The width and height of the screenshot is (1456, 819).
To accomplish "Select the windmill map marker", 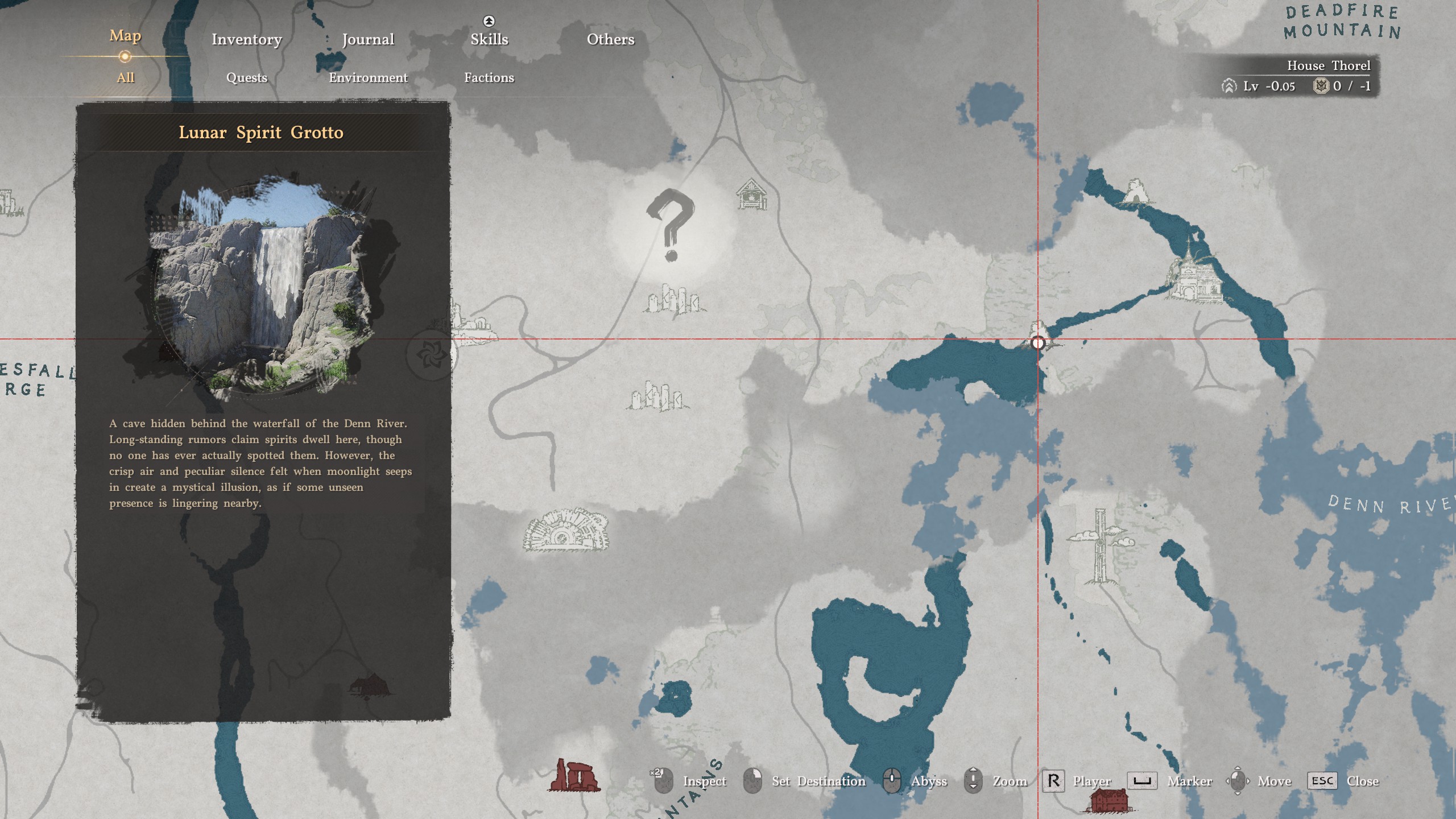I will [1099, 545].
